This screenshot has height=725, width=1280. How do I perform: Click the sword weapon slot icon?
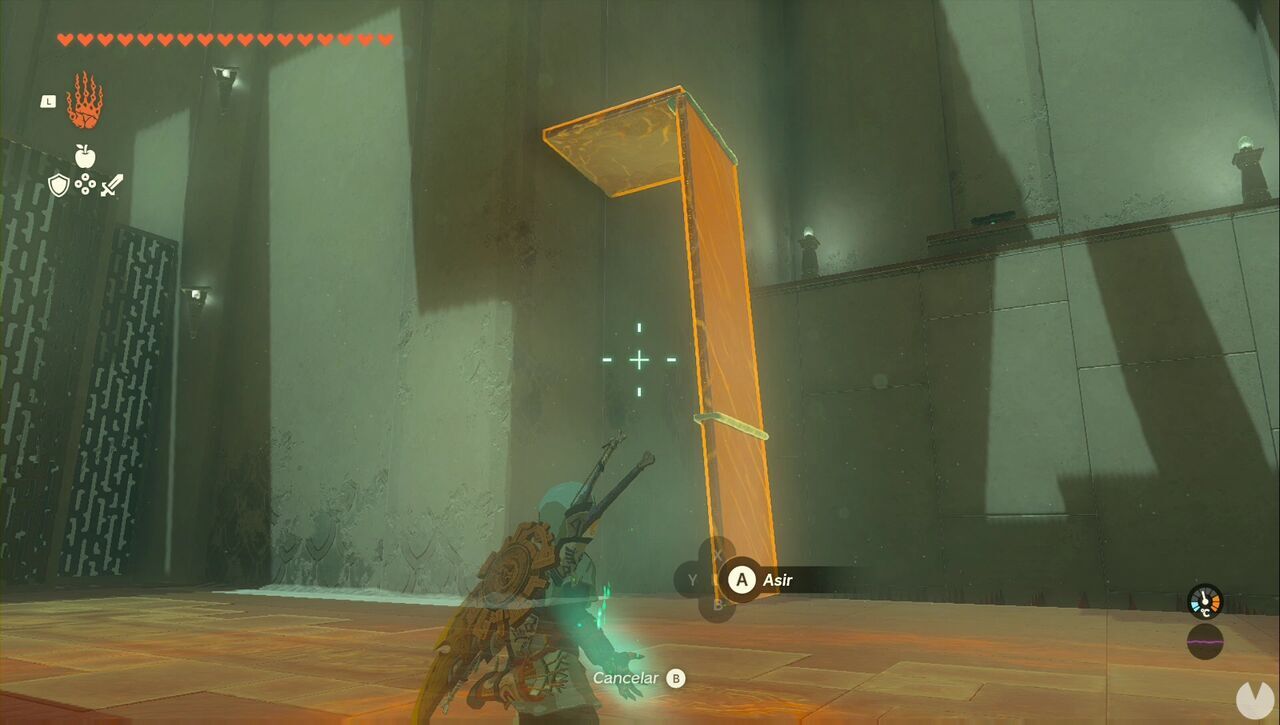tap(110, 185)
